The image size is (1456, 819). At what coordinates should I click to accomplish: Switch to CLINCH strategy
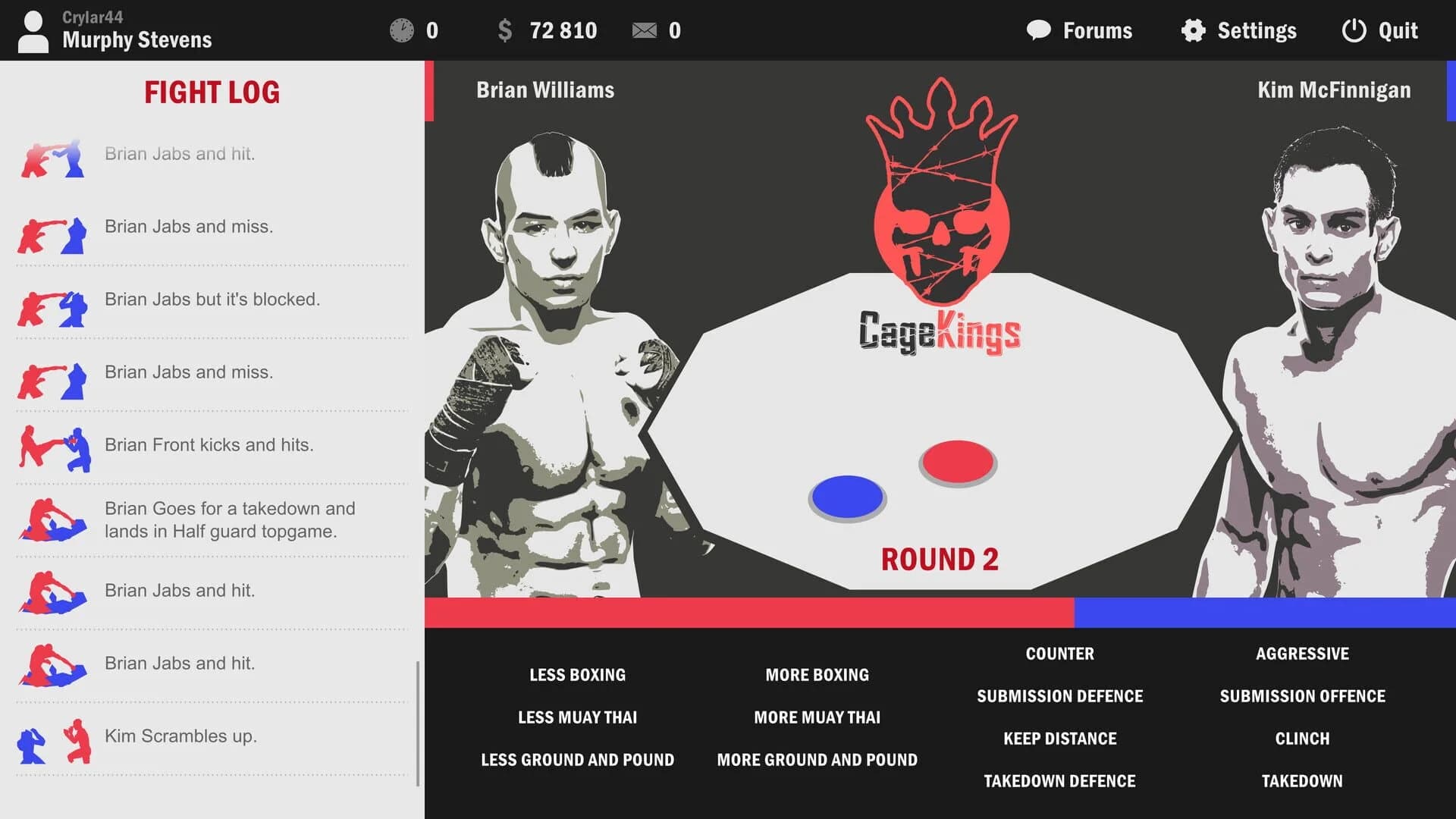click(1302, 738)
